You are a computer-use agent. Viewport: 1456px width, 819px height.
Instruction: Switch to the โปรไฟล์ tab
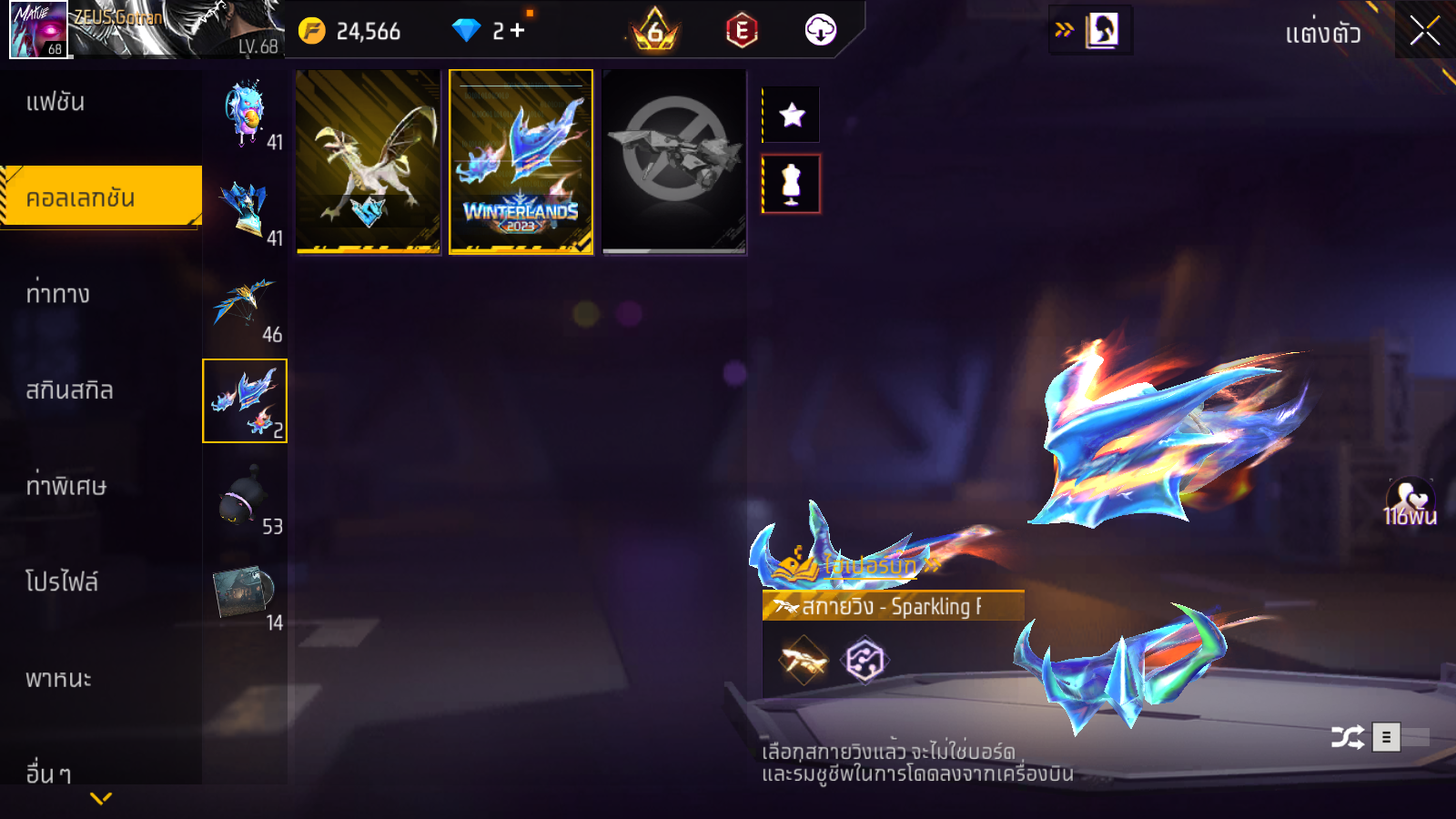pos(62,582)
